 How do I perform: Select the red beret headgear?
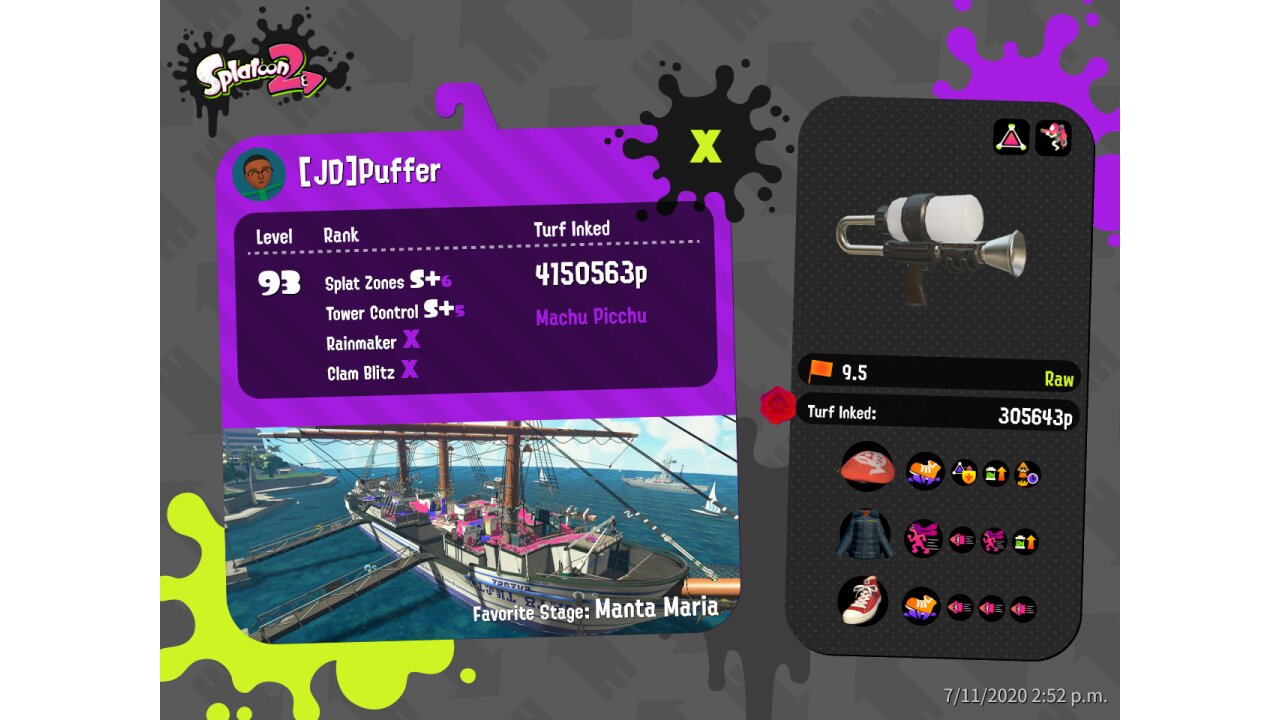tap(866, 468)
